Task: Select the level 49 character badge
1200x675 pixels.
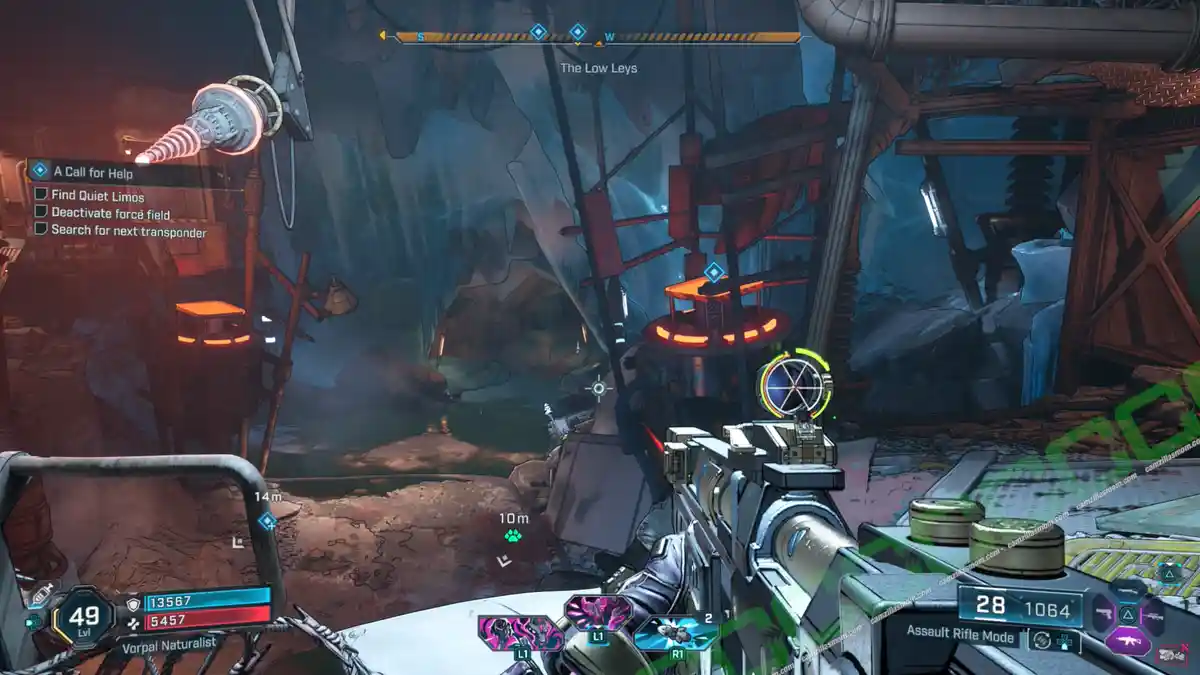Action: click(x=84, y=616)
